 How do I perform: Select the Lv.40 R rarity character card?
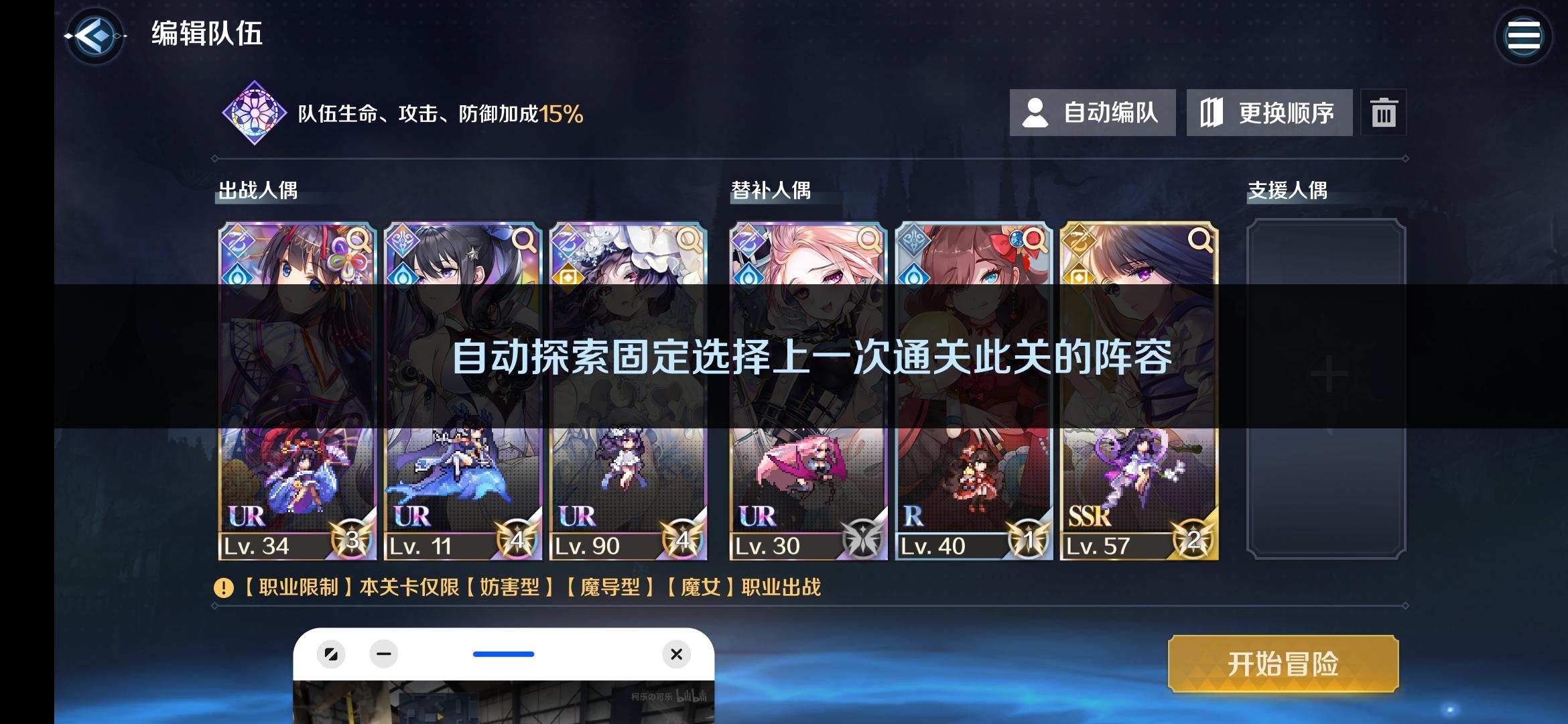click(972, 389)
